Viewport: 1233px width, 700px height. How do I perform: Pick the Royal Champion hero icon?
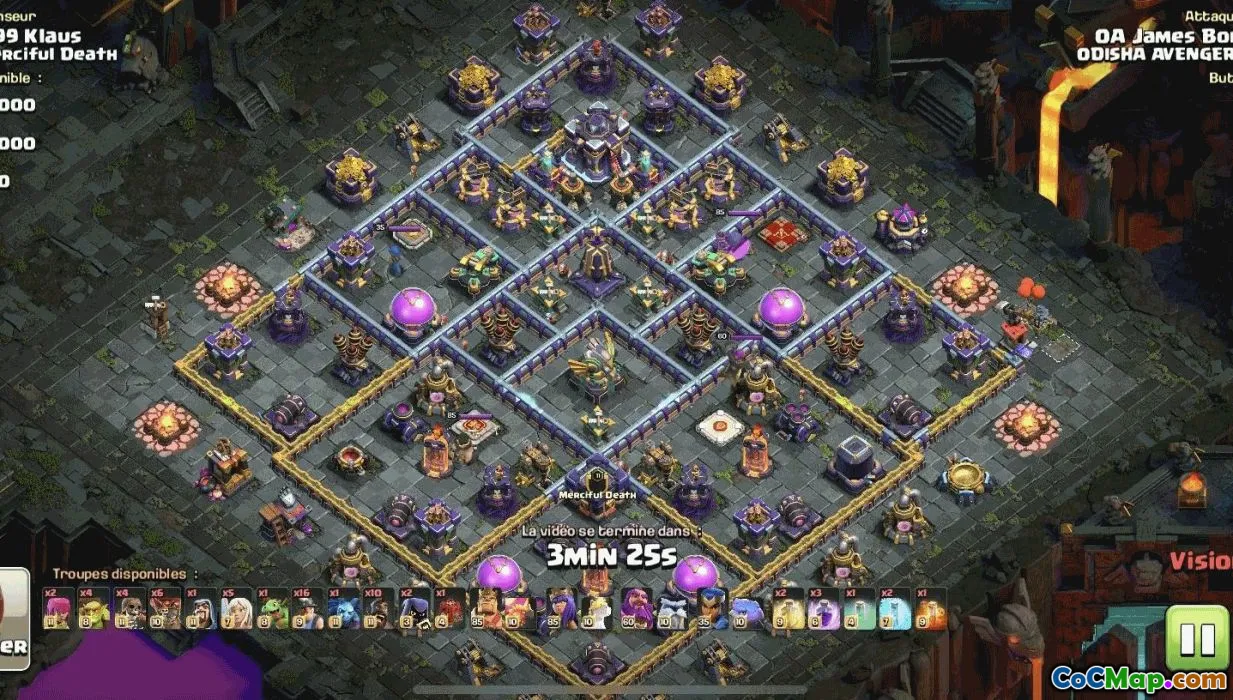[708, 609]
